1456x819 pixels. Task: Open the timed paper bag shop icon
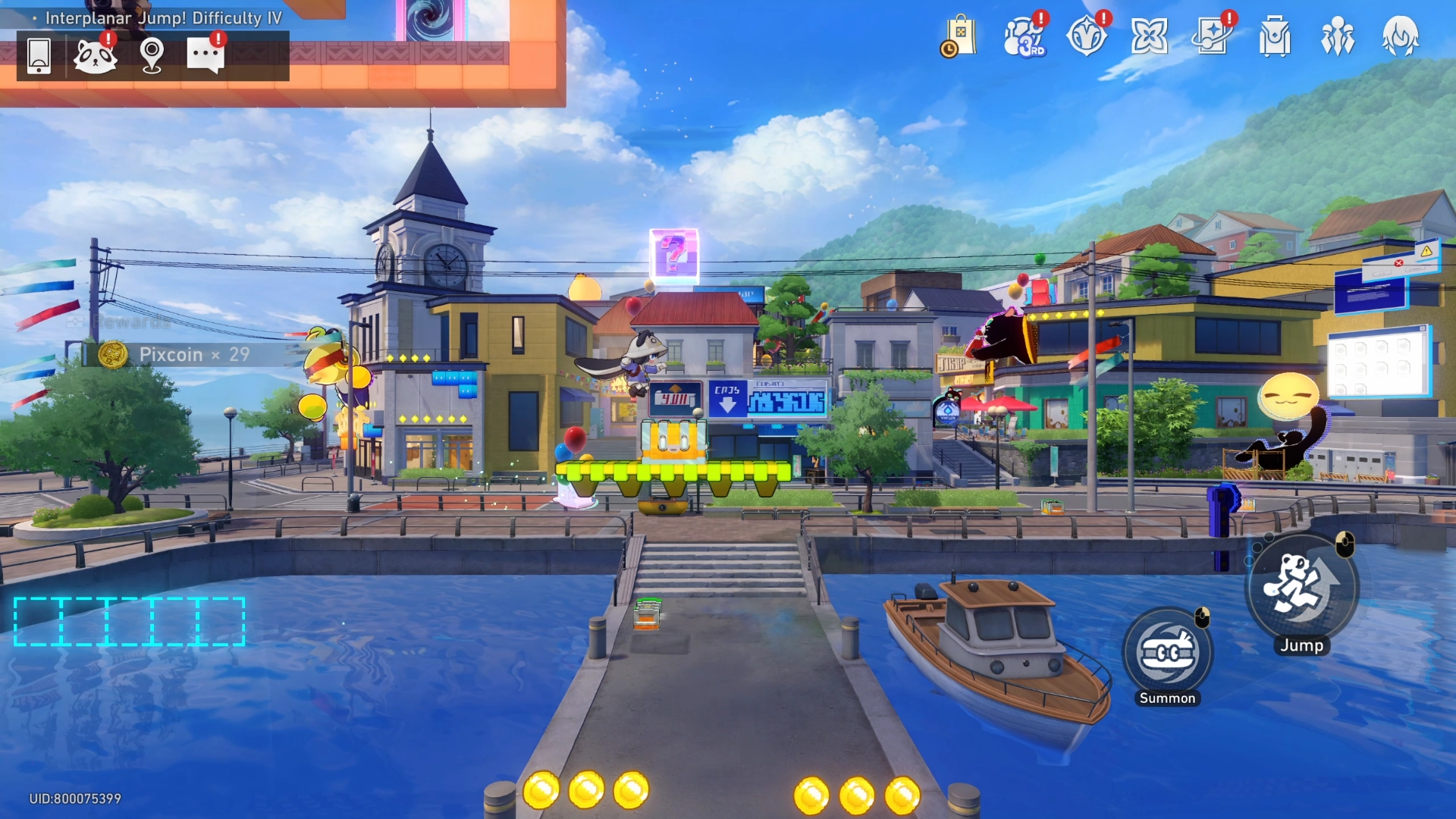click(x=960, y=36)
